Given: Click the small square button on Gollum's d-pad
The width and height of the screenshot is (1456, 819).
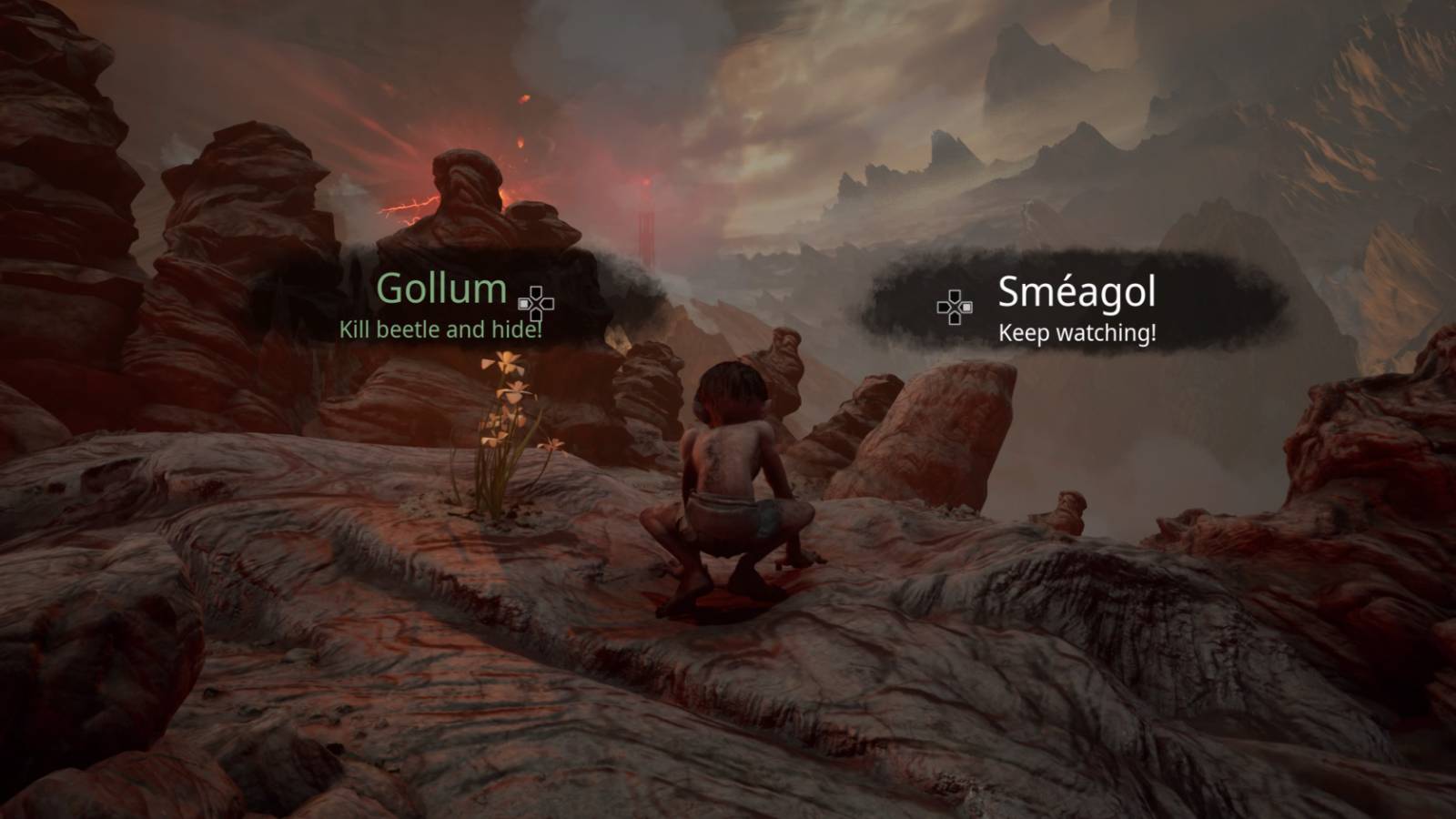Looking at the screenshot, I should coord(523,303).
